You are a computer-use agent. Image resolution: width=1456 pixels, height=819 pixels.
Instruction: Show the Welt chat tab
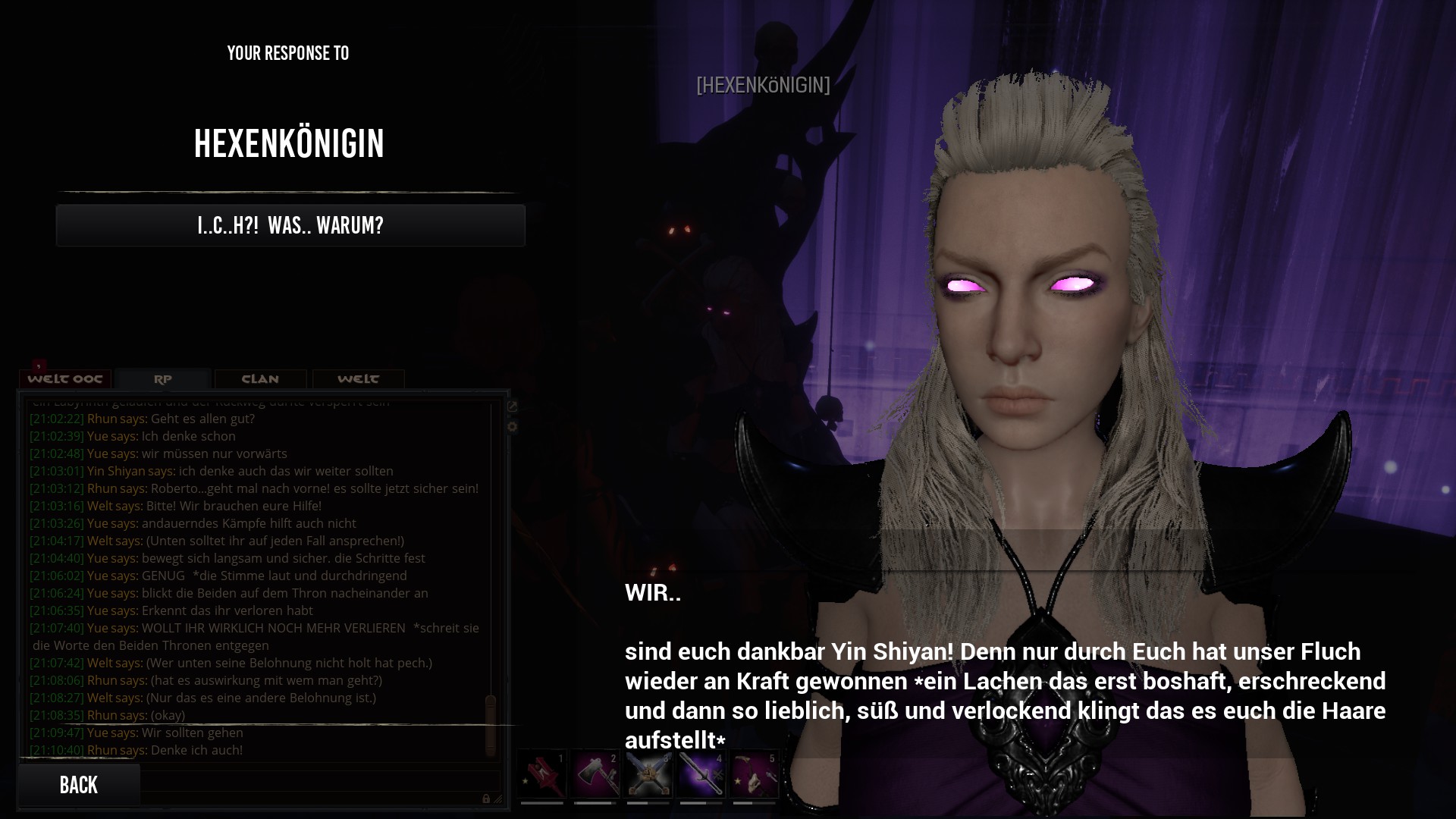pos(358,379)
